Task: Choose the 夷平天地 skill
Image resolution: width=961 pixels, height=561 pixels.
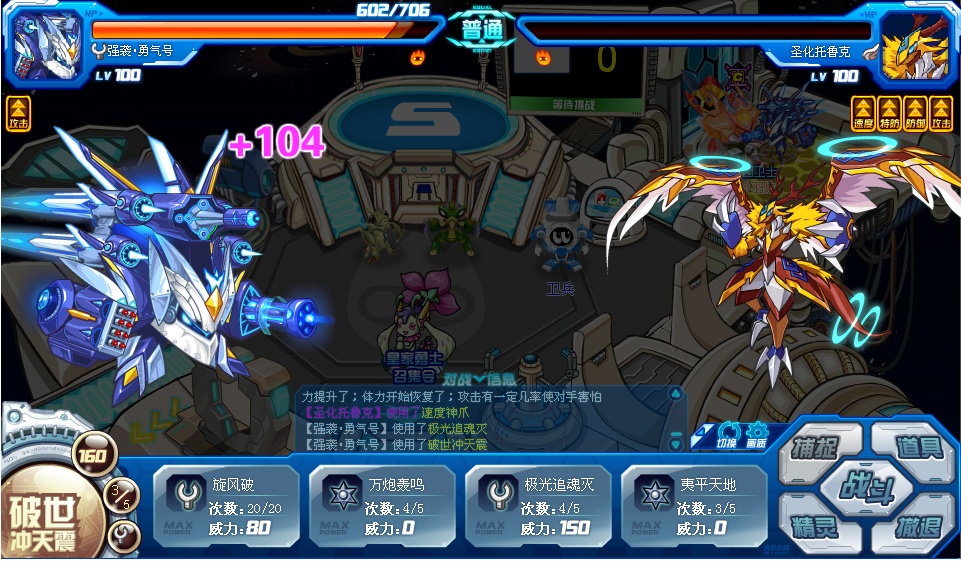Action: [693, 506]
